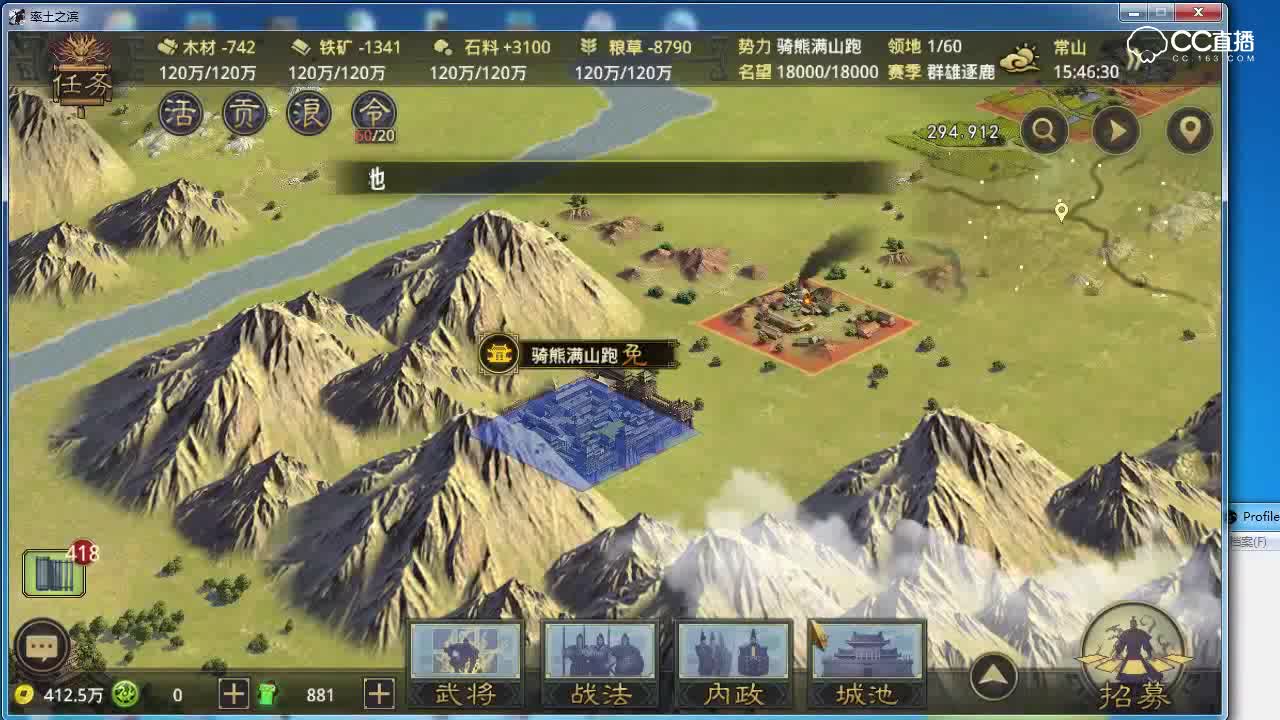1280x720 pixels.
Task: Open the location pin navigation icon
Action: coord(1189,130)
